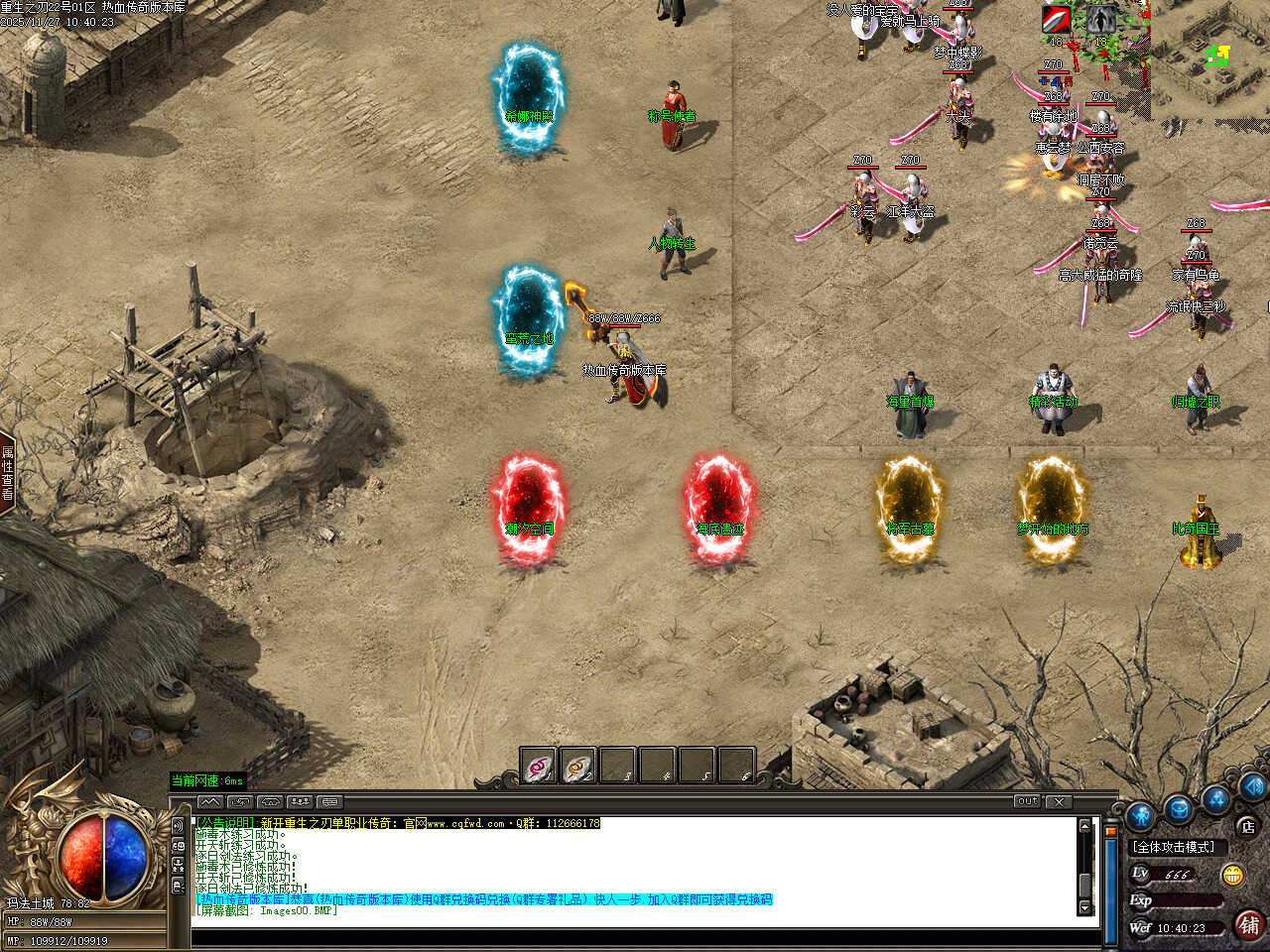Click the chat window 'out' button
Image resolution: width=1270 pixels, height=952 pixels.
(1028, 801)
